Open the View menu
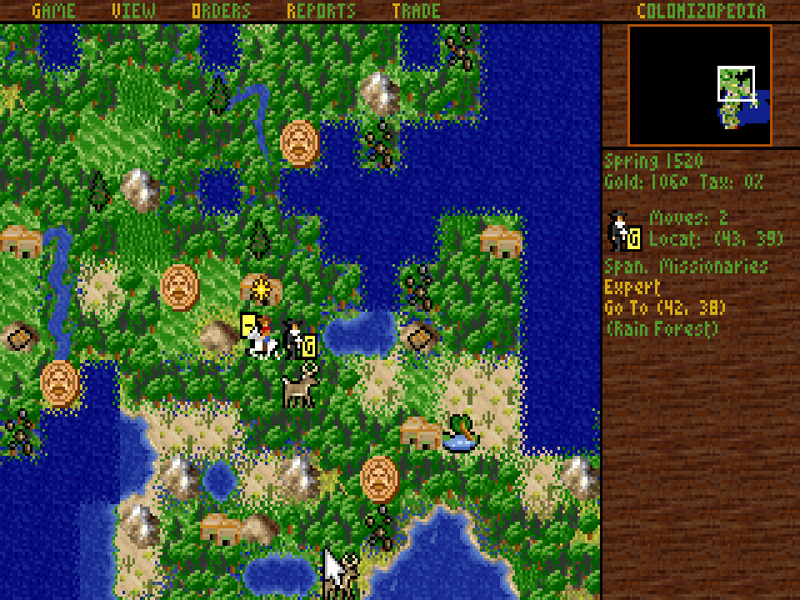The height and width of the screenshot is (600, 800). point(134,11)
